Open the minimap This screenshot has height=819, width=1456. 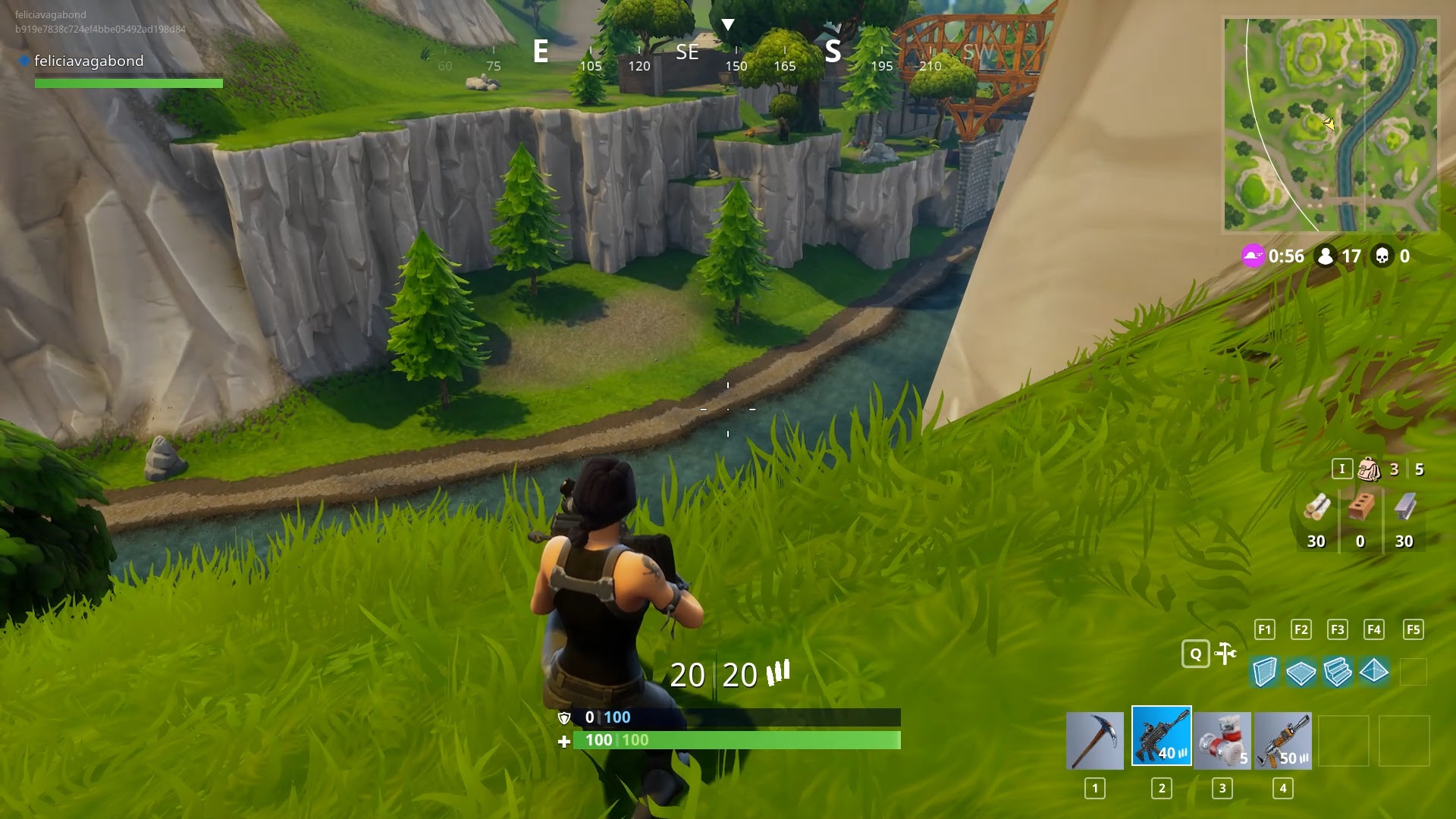pyautogui.click(x=1331, y=125)
